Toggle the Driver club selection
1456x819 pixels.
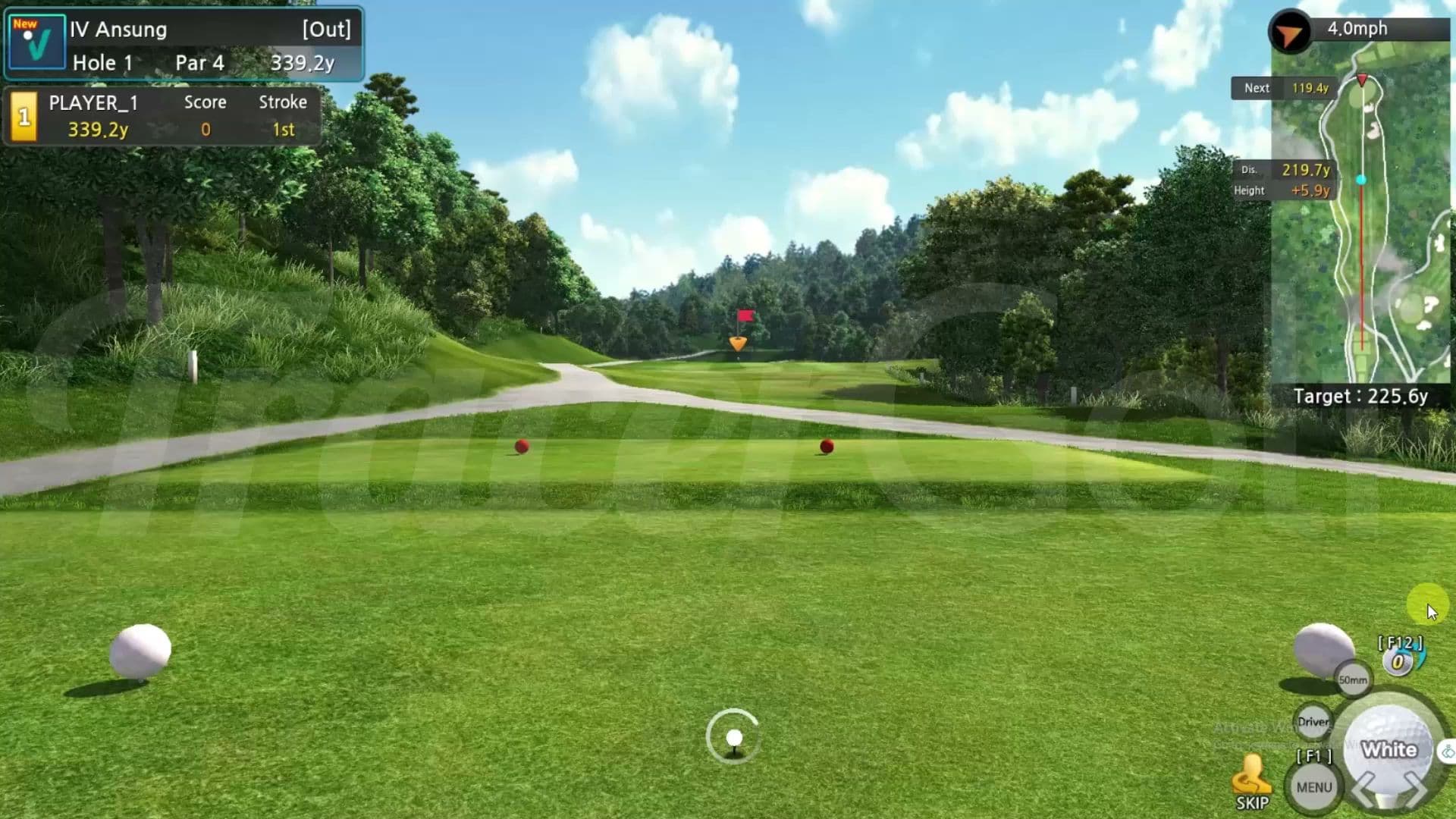pyautogui.click(x=1312, y=722)
